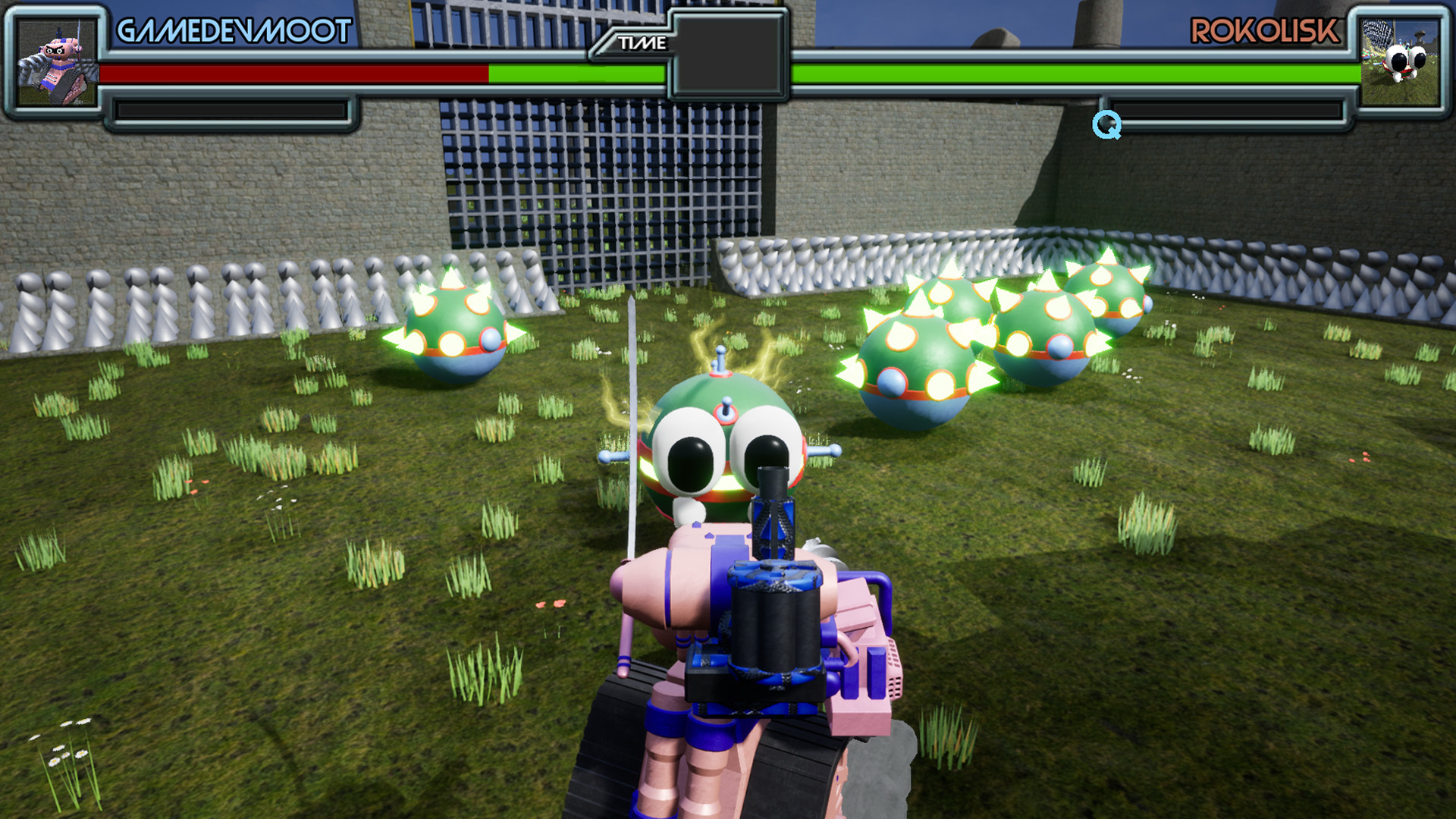Click the TIME label banner
Image resolution: width=1456 pixels, height=819 pixels.
643,42
